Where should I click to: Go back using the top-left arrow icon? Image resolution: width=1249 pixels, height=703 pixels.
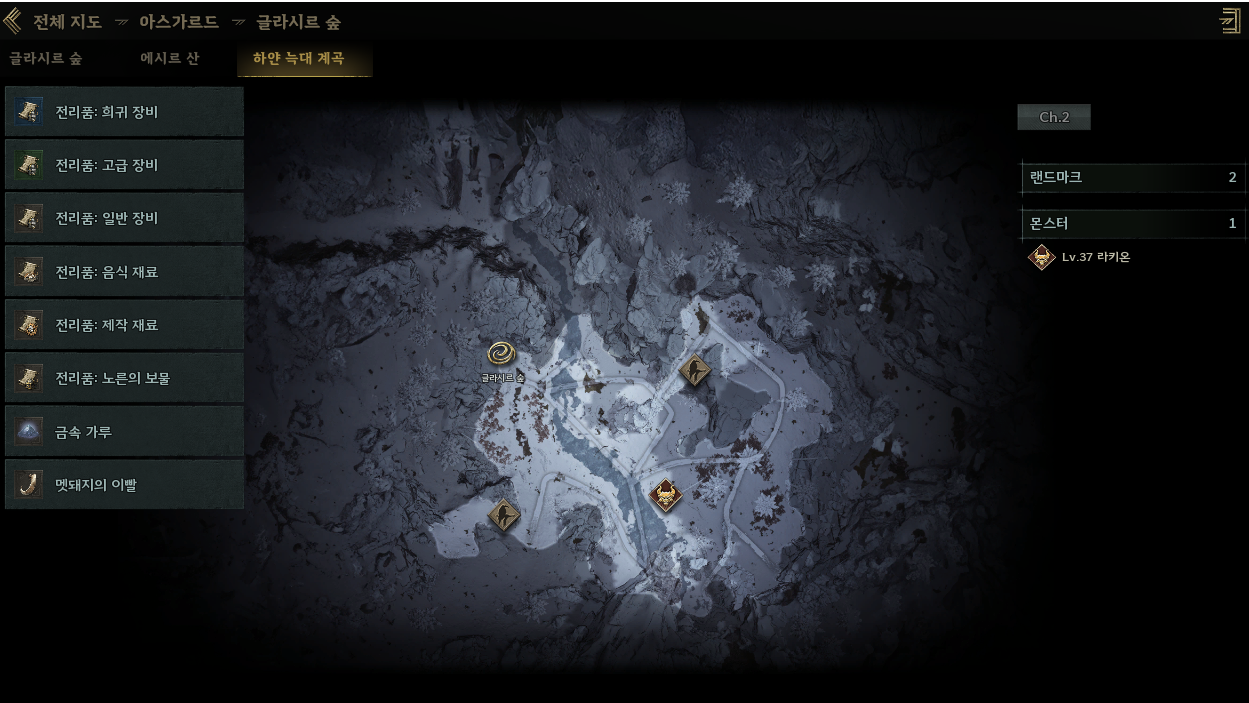point(13,21)
